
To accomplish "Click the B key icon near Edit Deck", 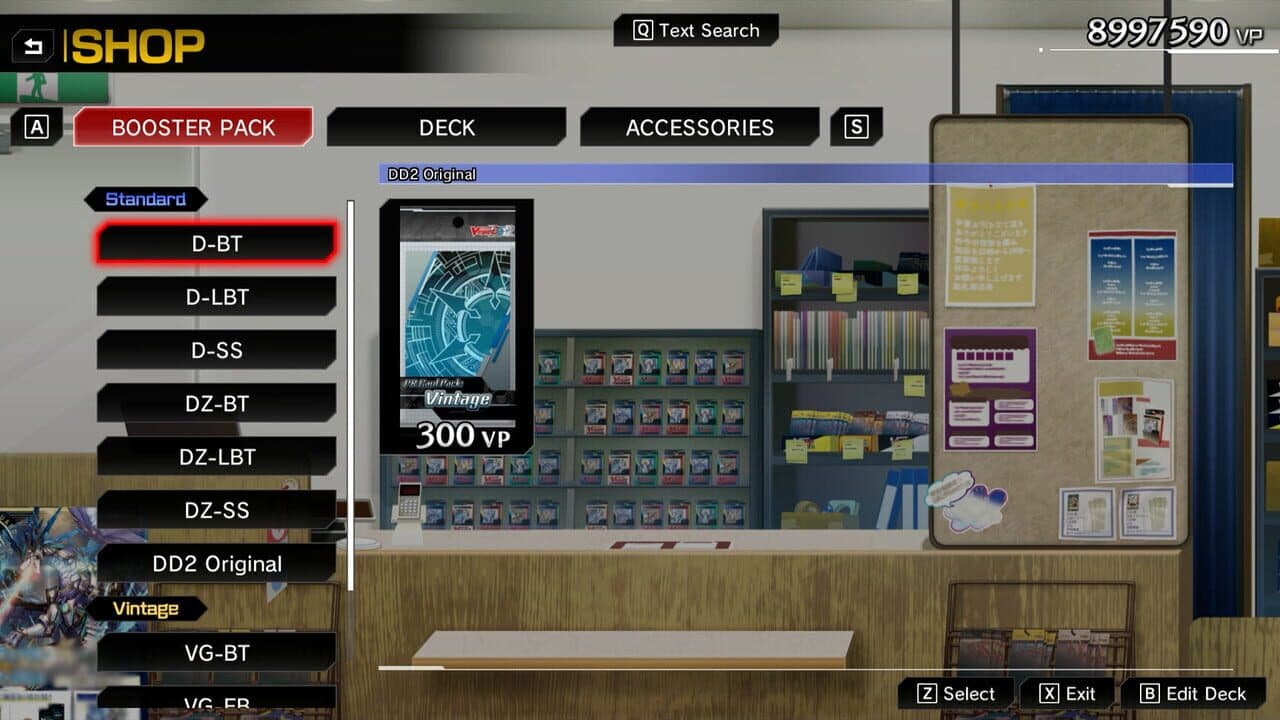I will click(1152, 692).
